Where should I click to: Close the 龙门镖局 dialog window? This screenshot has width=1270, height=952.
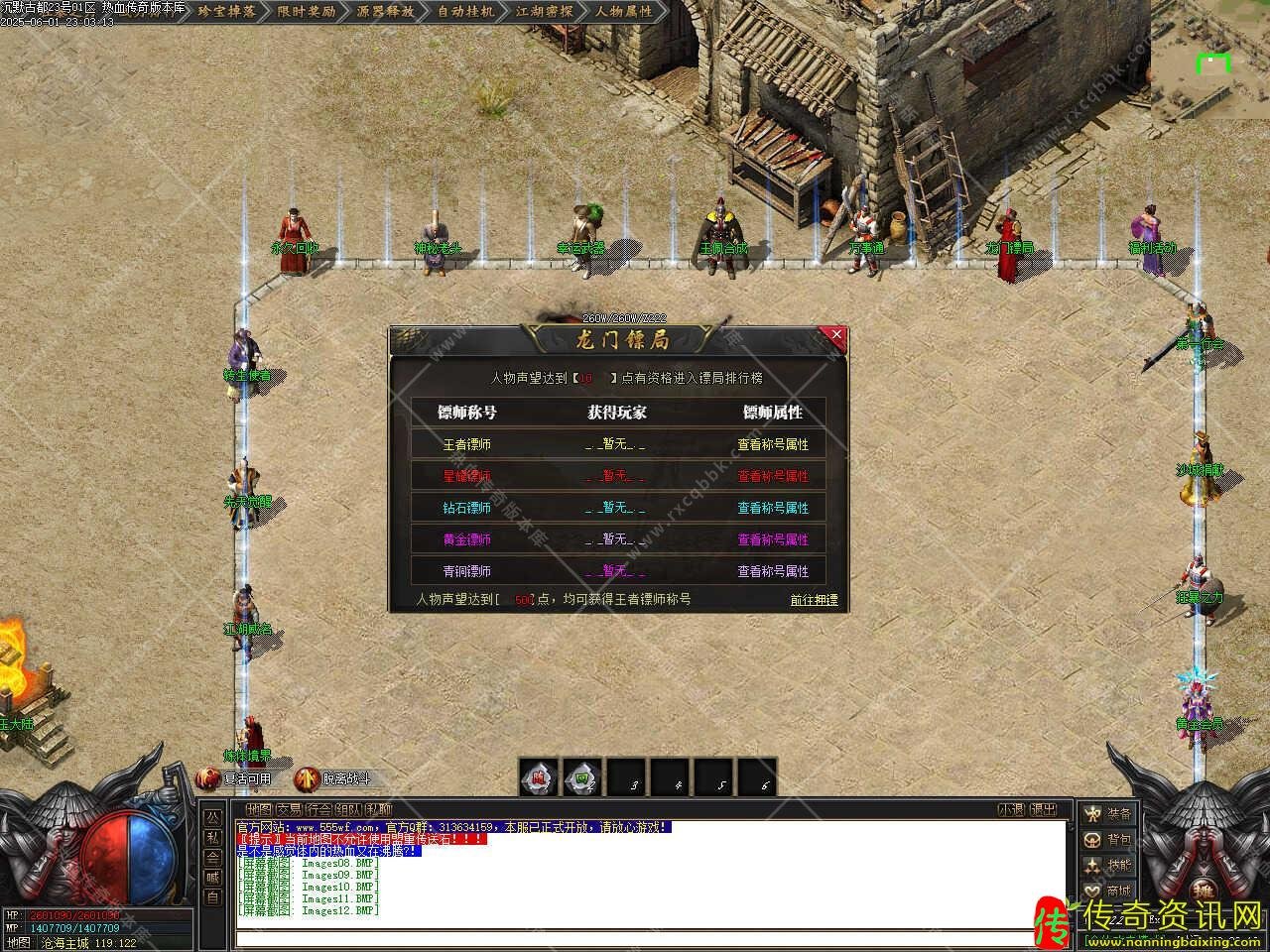pos(836,335)
